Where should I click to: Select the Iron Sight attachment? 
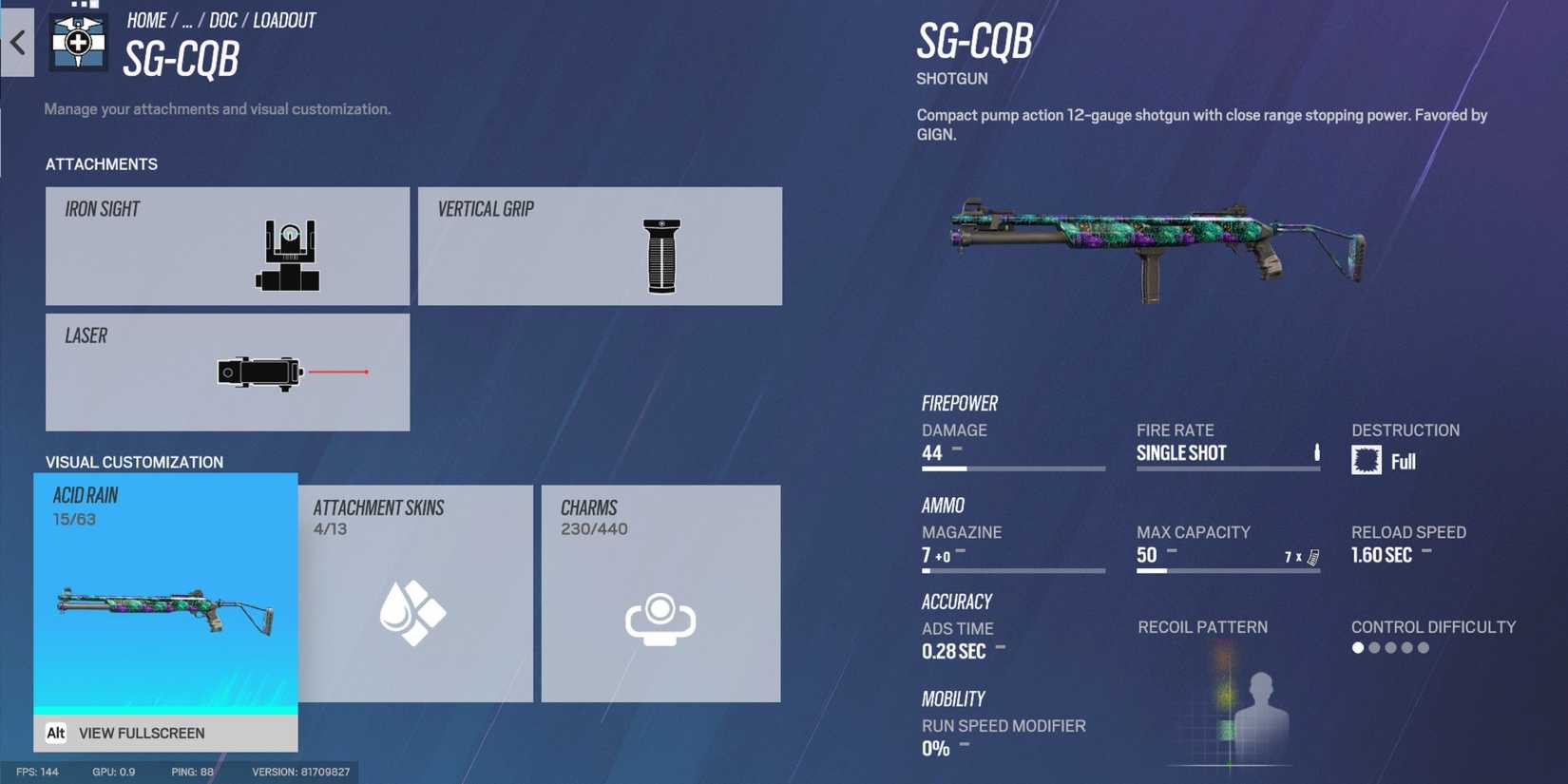[226, 246]
